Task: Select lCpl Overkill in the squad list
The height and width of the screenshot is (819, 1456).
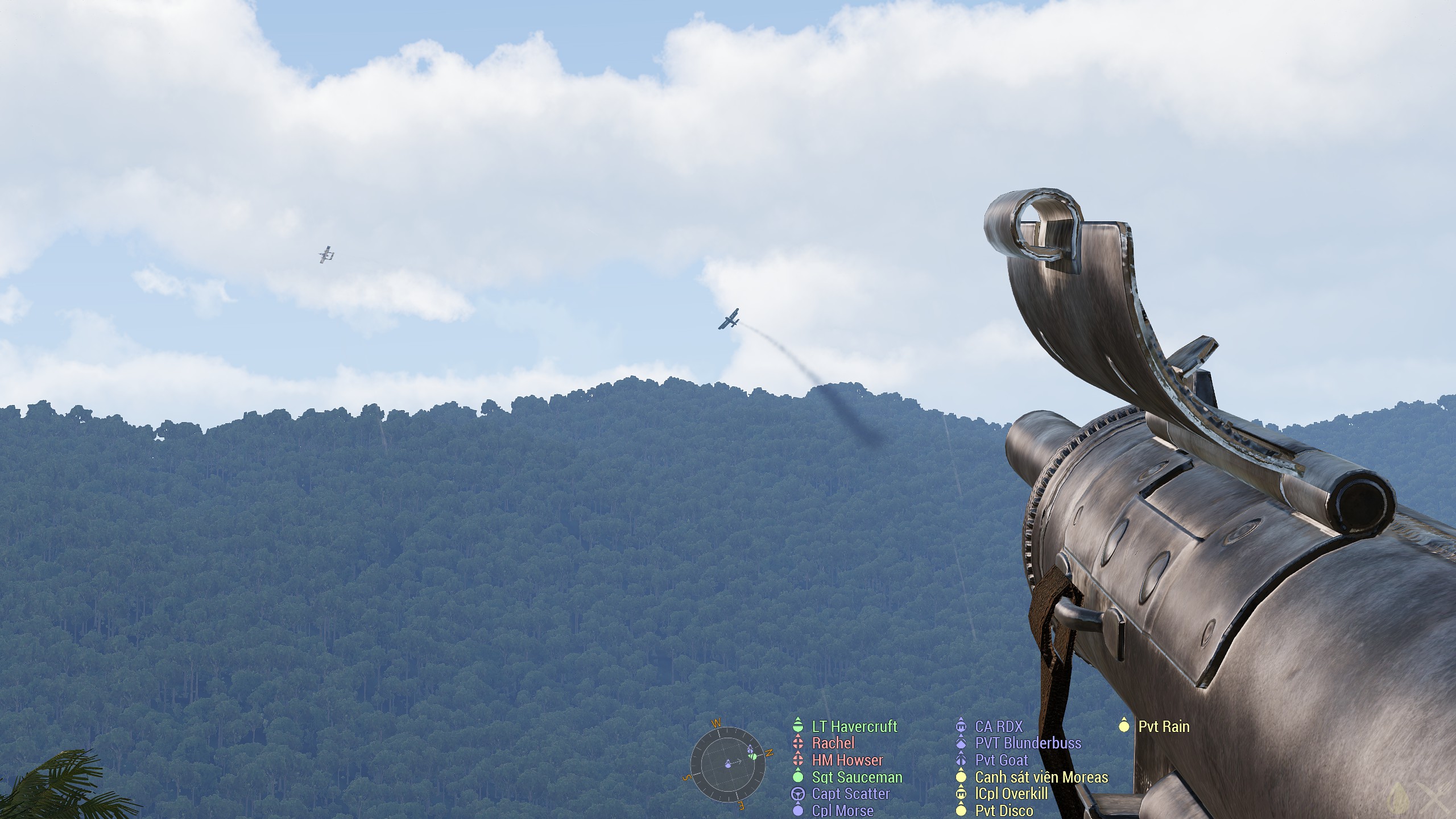Action: point(1012,793)
